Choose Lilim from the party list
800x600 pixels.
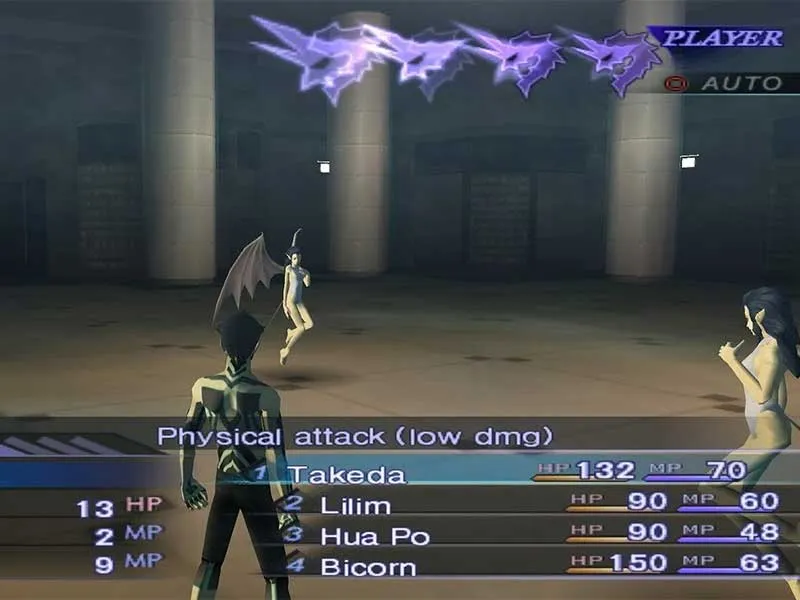[x=355, y=505]
